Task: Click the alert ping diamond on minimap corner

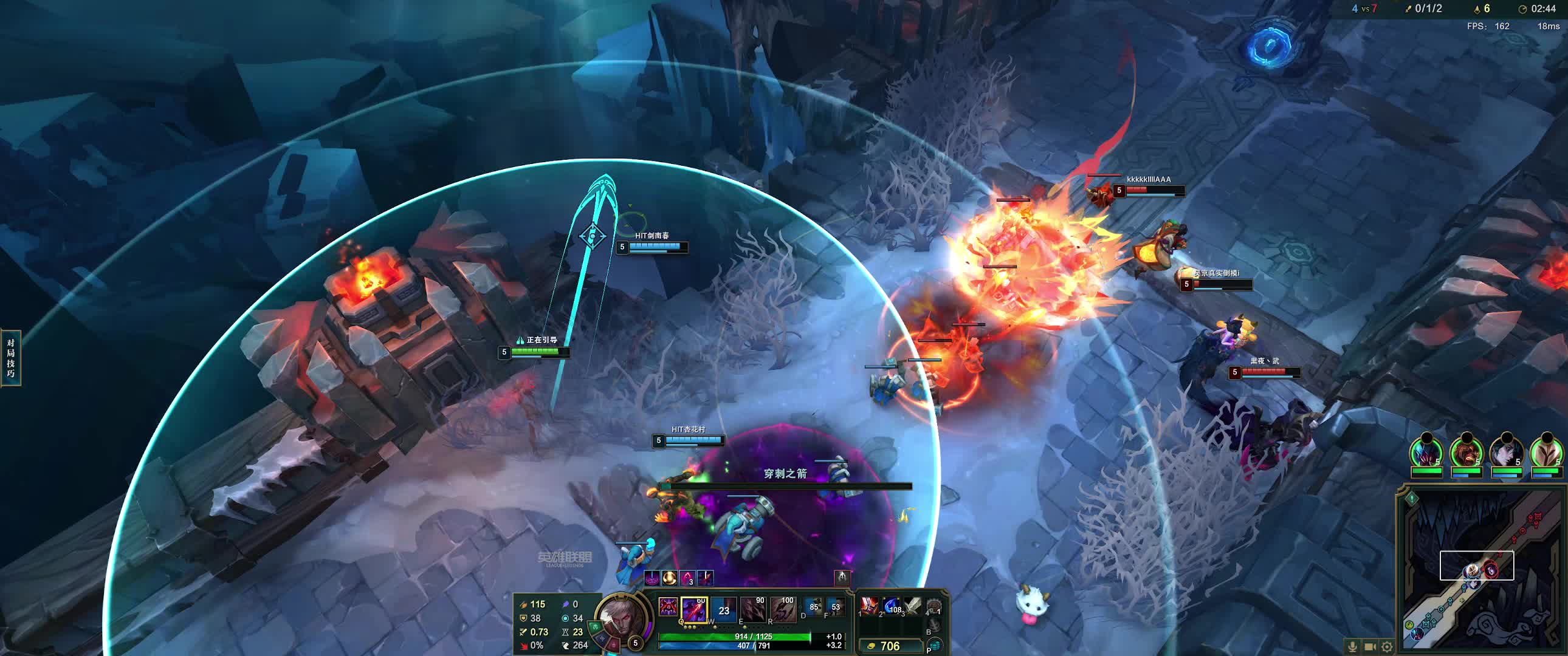Action: click(x=1412, y=499)
